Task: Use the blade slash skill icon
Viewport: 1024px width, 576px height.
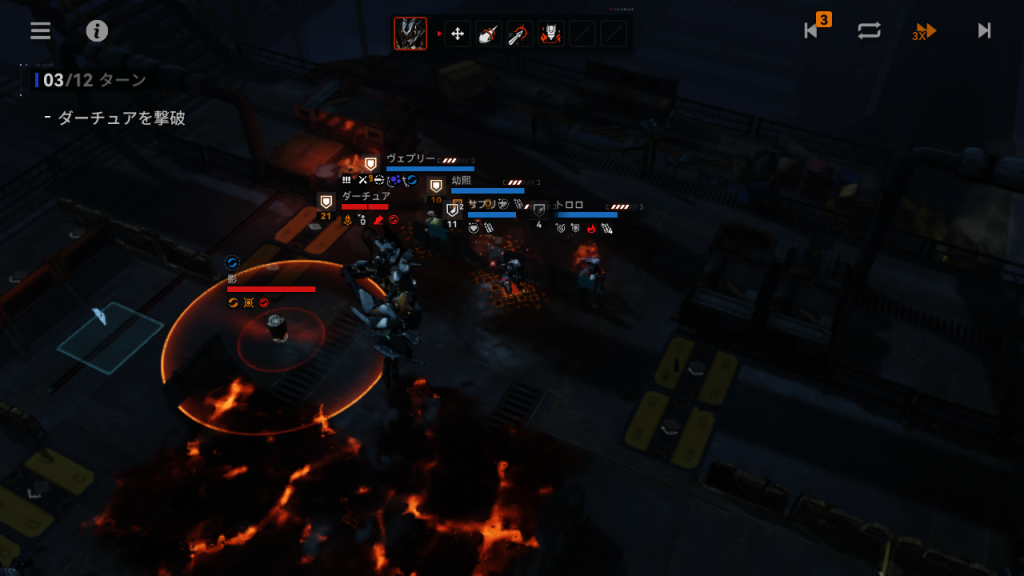Action: click(x=520, y=34)
